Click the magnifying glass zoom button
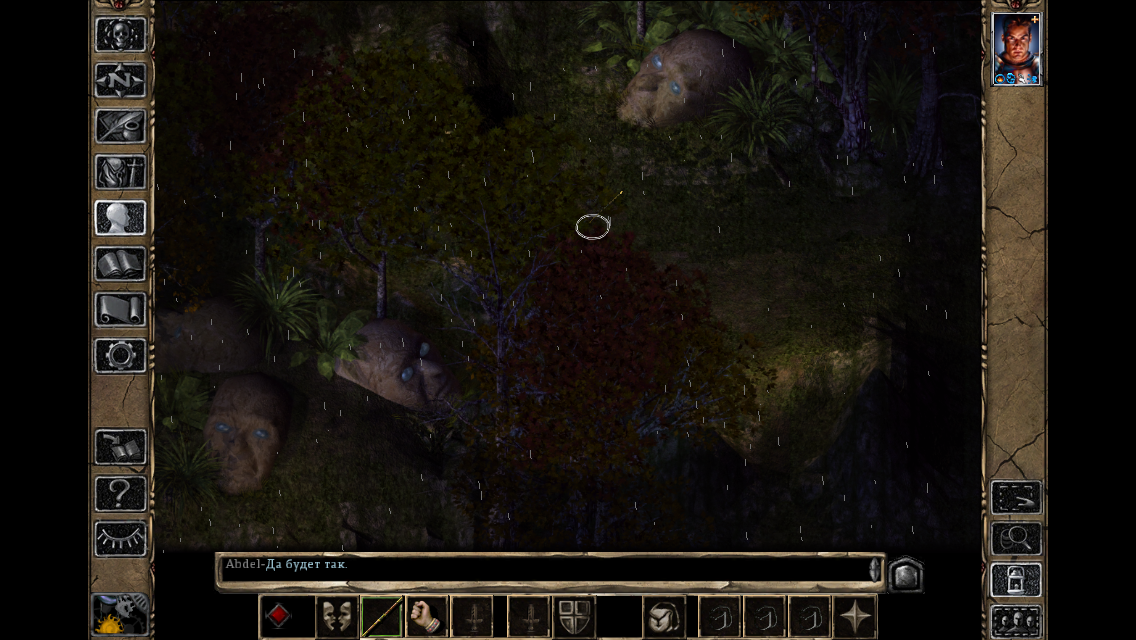 click(1015, 539)
